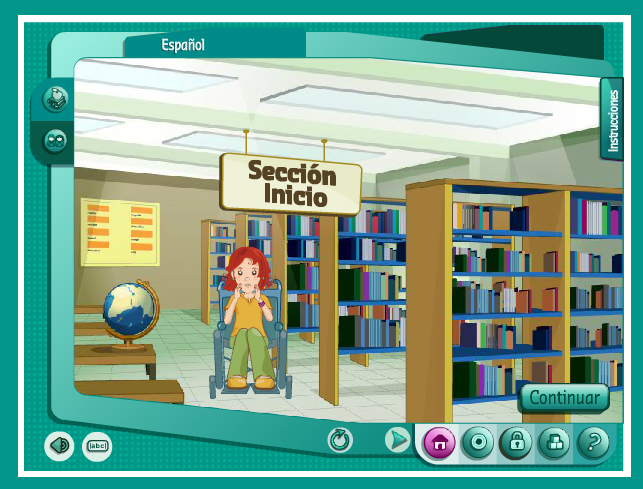
Task: Open help with the question mark
Action: coord(593,442)
